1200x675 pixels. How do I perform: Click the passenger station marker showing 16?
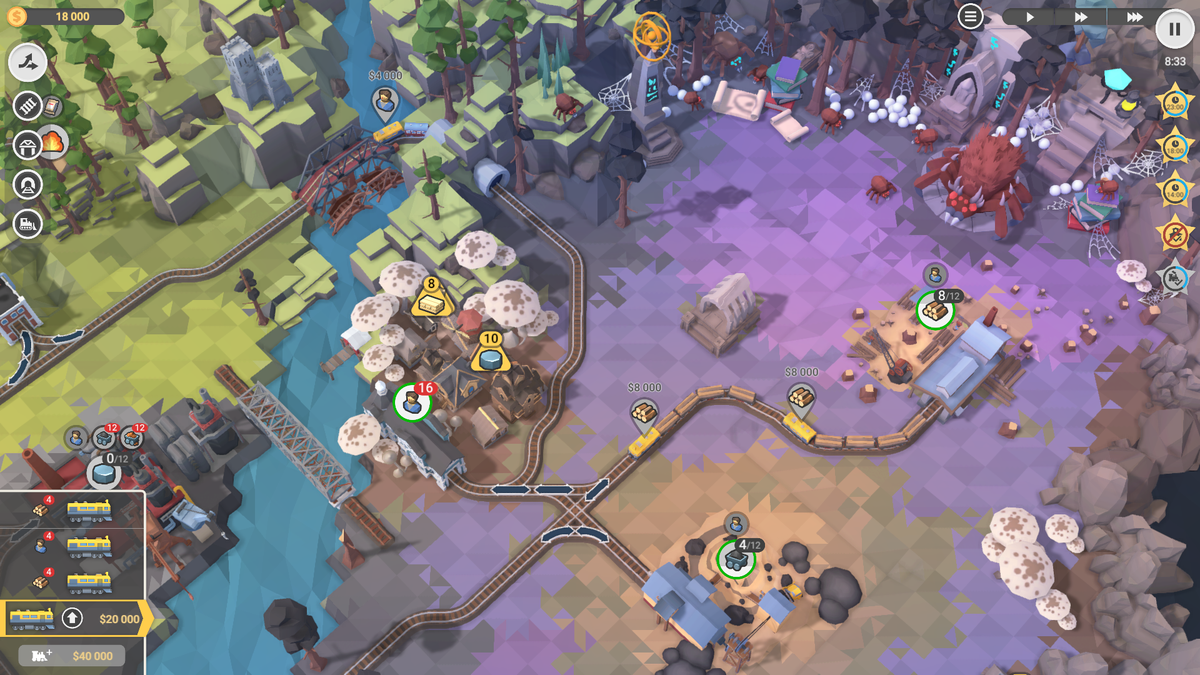coord(411,403)
